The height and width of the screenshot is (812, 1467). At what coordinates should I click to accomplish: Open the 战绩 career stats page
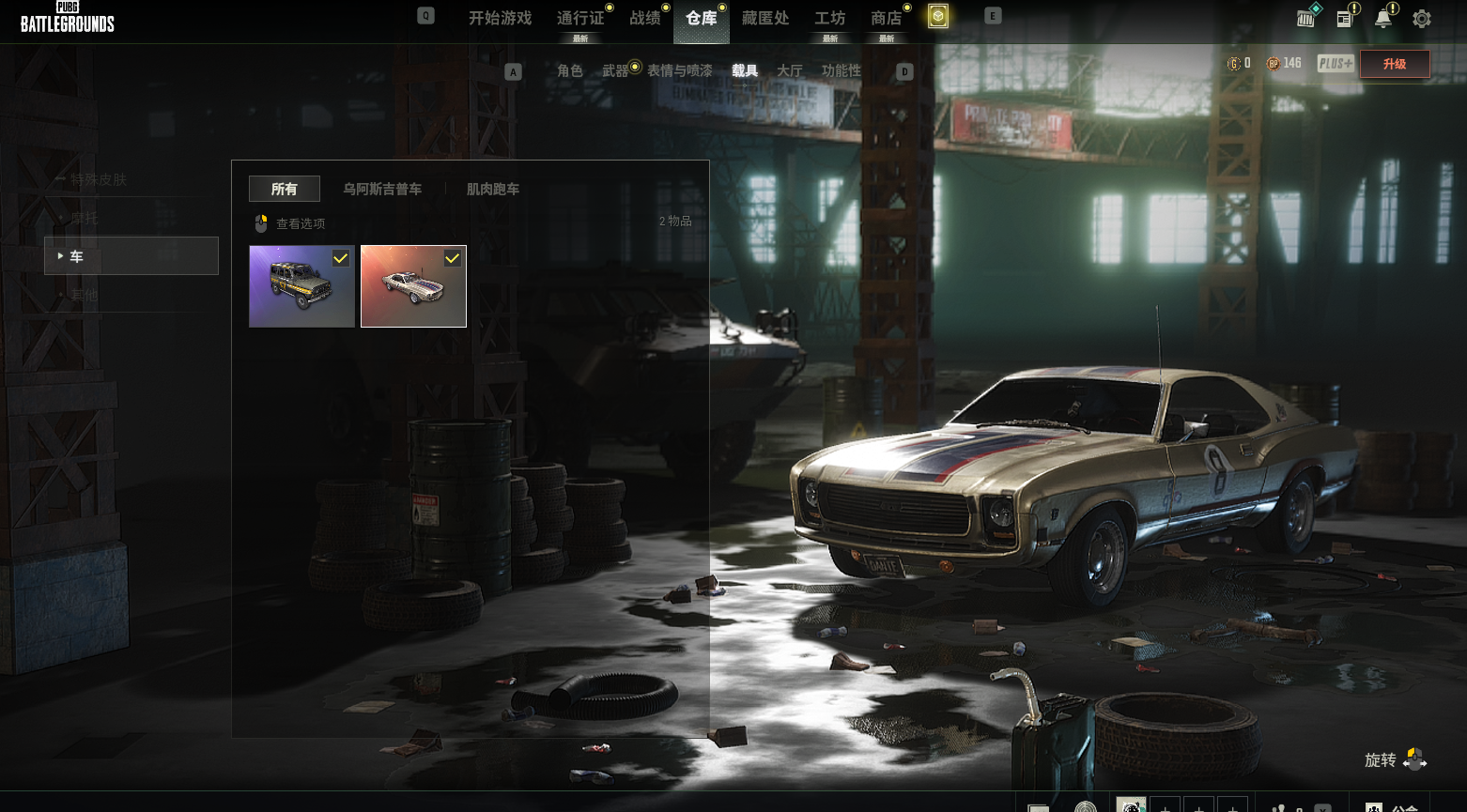(x=645, y=19)
